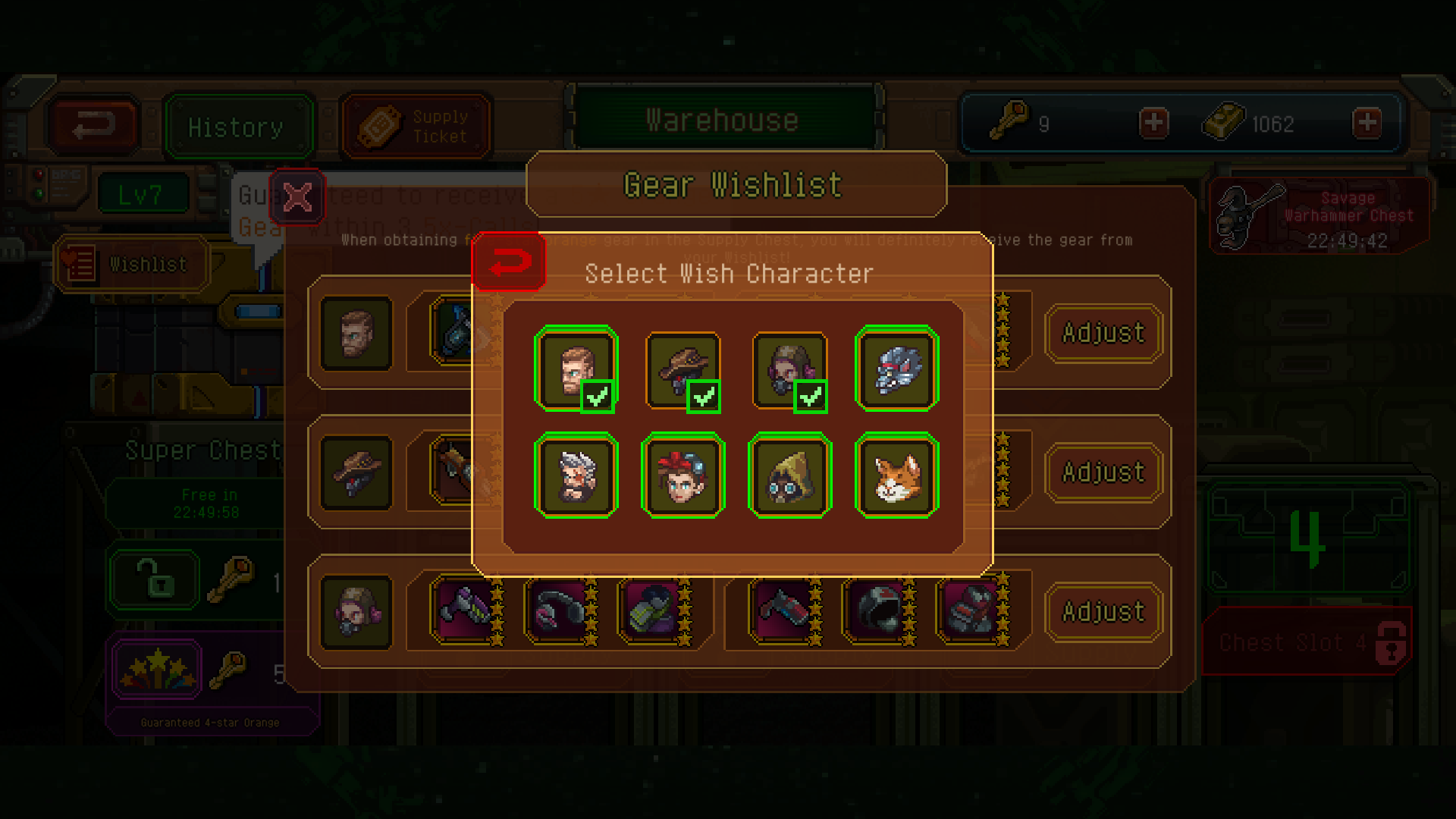Screen dimensions: 1456x819
Task: Choose the red-haired woman character
Action: (x=682, y=475)
